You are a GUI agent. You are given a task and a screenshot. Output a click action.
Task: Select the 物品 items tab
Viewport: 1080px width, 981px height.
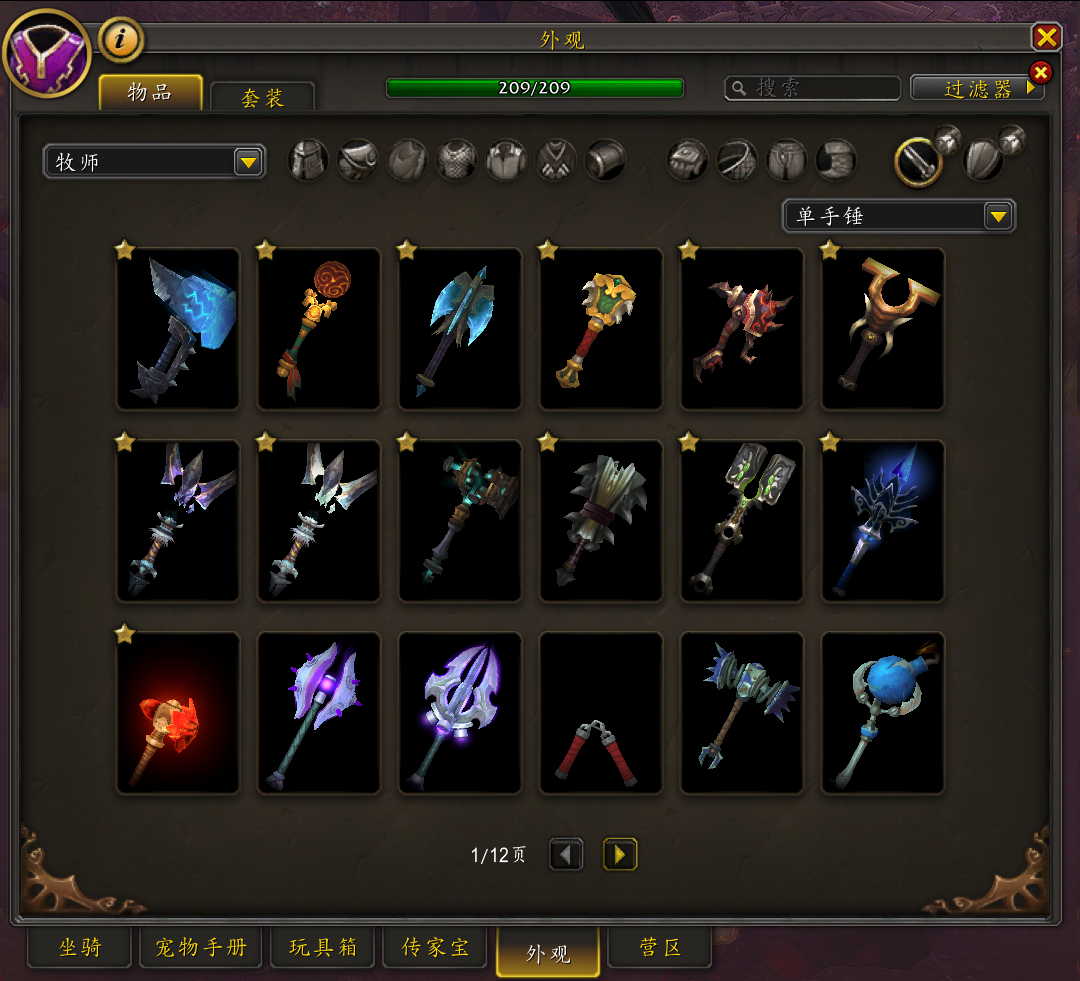[150, 93]
